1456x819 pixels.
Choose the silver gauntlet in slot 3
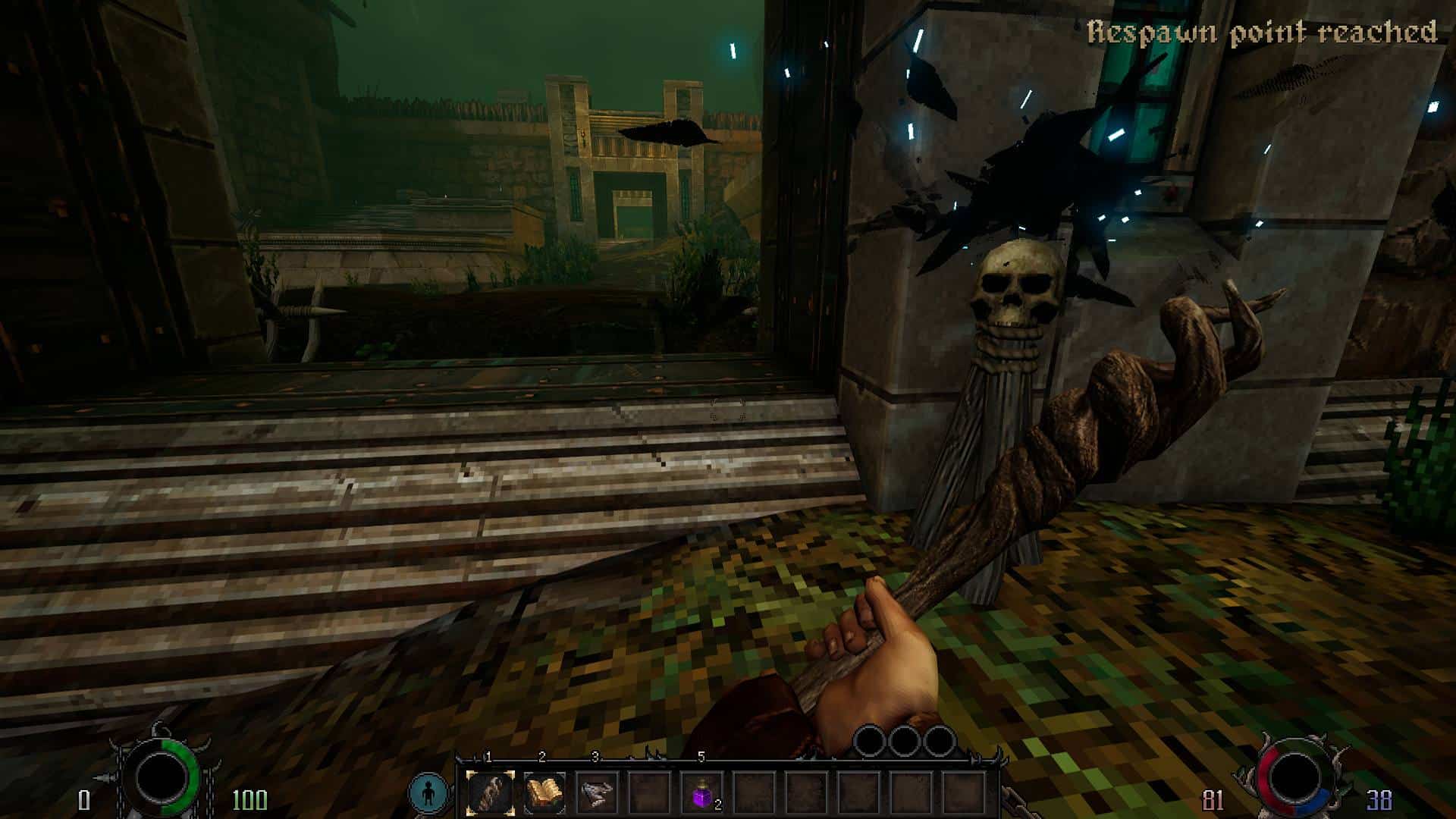pyautogui.click(x=597, y=792)
